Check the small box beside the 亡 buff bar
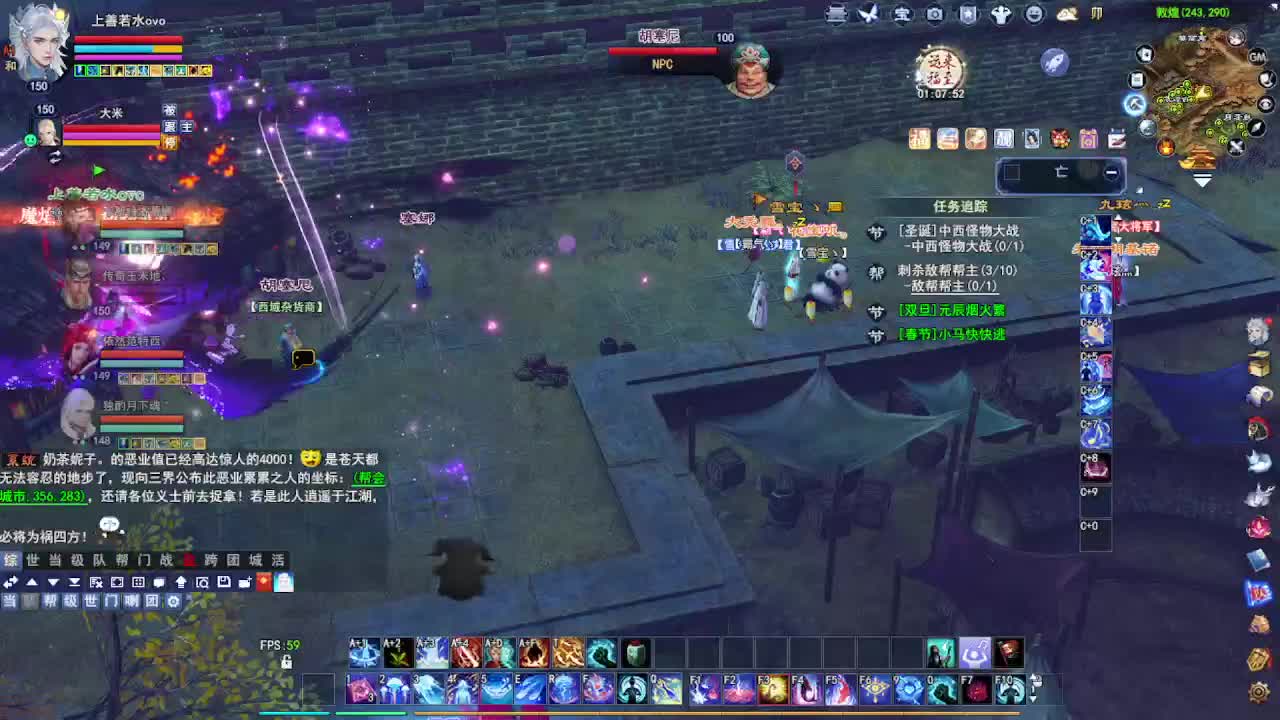 (x=1013, y=172)
